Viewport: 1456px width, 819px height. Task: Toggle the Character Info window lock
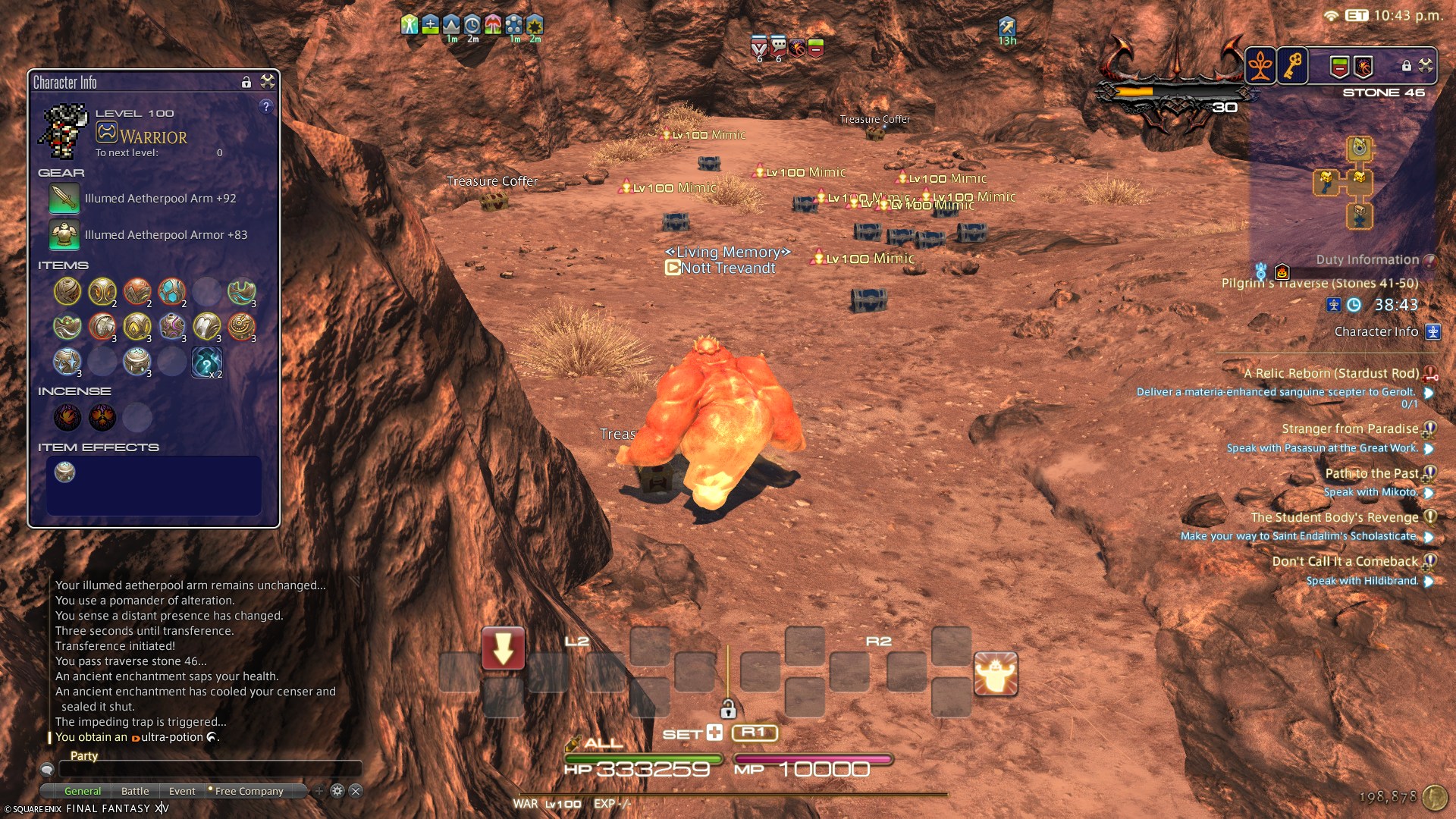246,82
